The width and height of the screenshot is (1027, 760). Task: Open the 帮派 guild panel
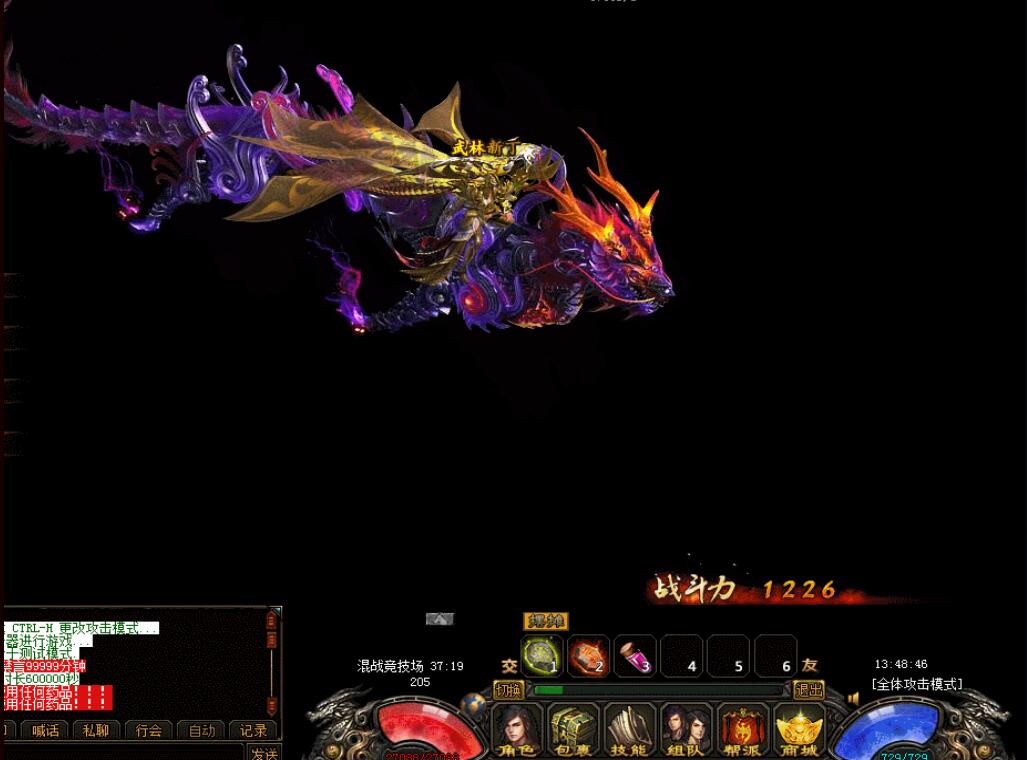[x=743, y=729]
